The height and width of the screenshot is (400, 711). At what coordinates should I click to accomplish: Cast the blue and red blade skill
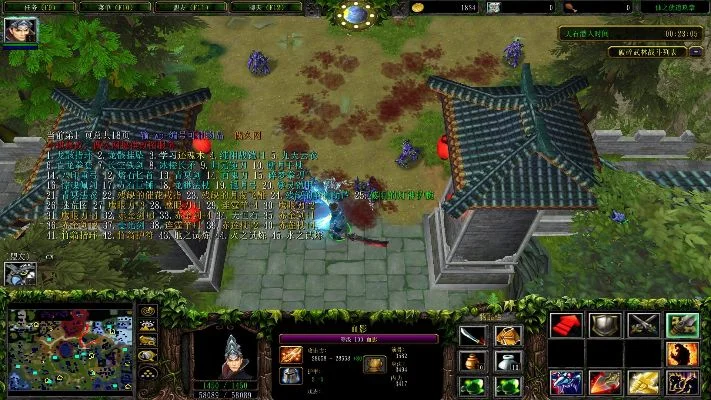coord(566,382)
